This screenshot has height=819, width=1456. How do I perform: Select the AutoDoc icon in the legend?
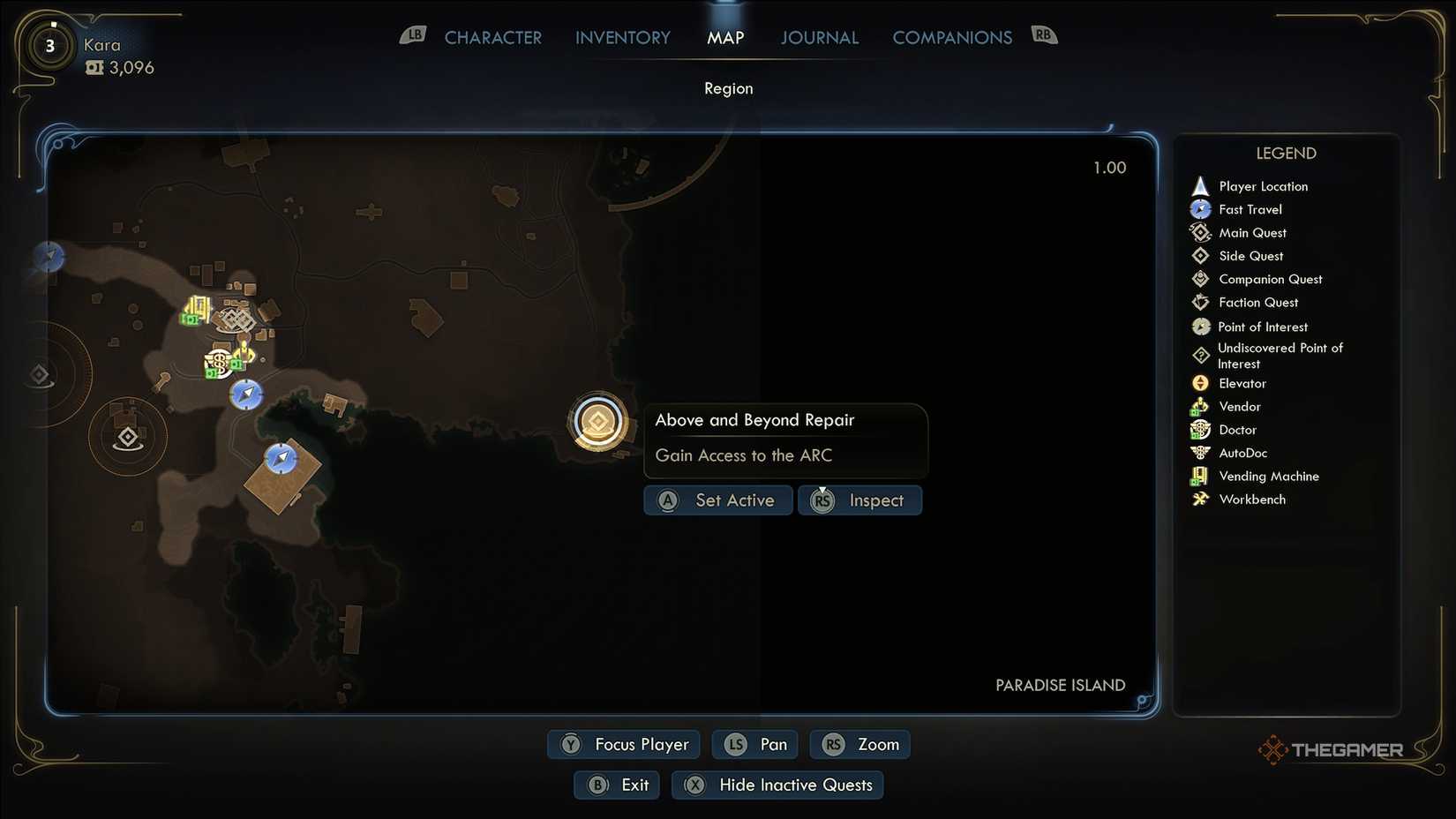pyautogui.click(x=1200, y=453)
